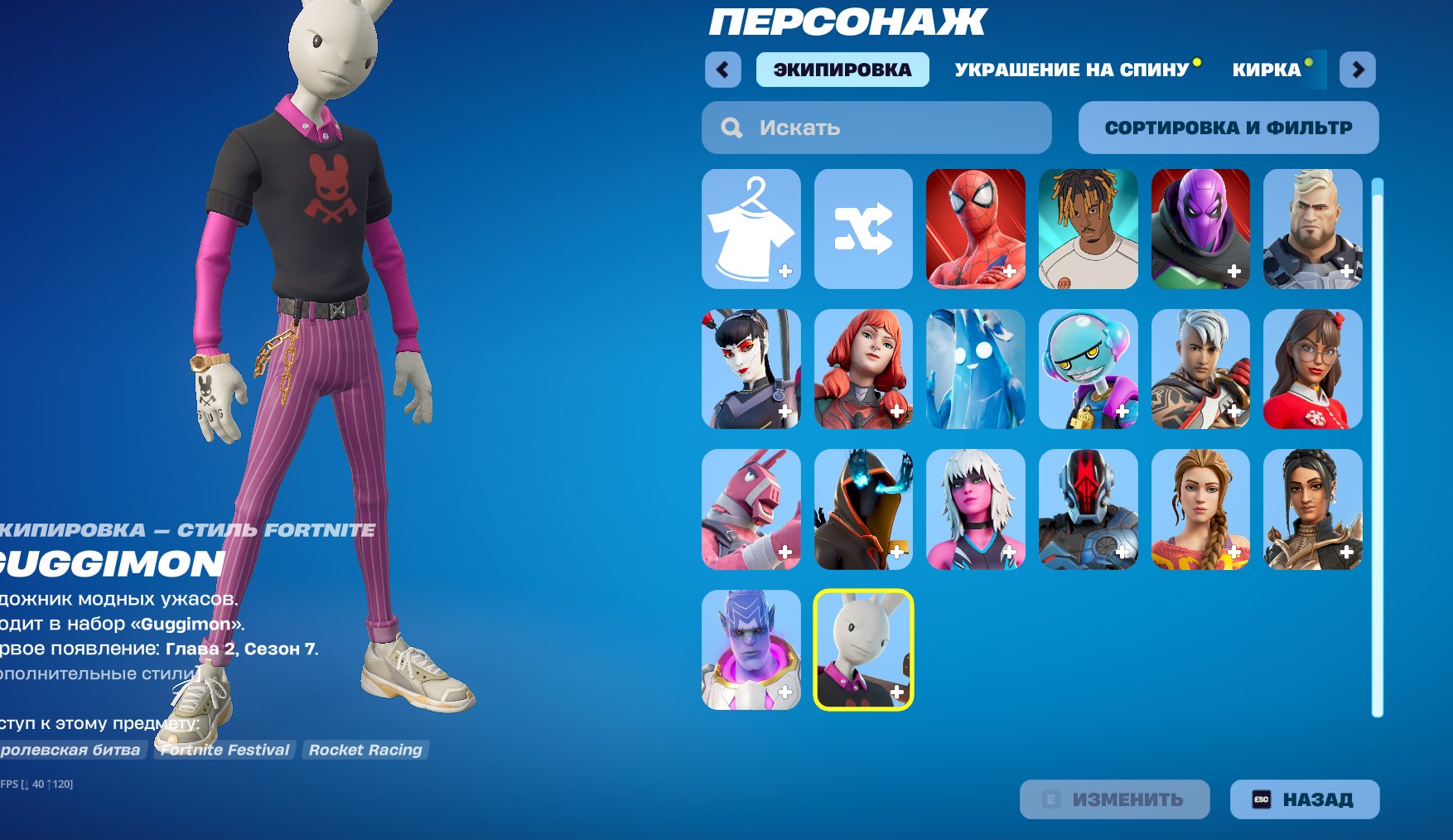Open СОРТИРОВКА И ФИЛЬТР options
The height and width of the screenshot is (840, 1453).
1229,128
